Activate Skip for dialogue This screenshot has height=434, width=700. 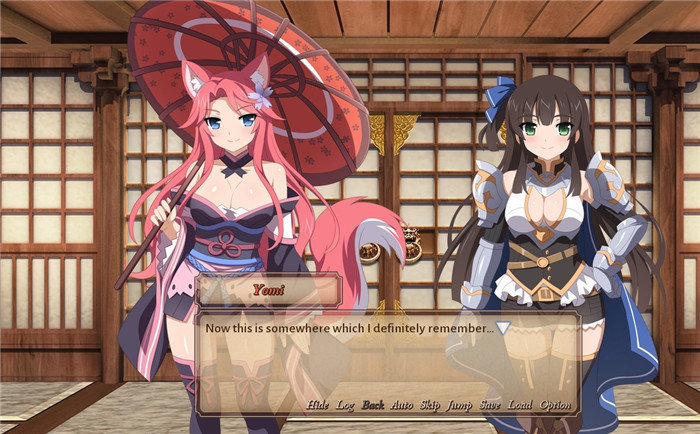(x=430, y=405)
